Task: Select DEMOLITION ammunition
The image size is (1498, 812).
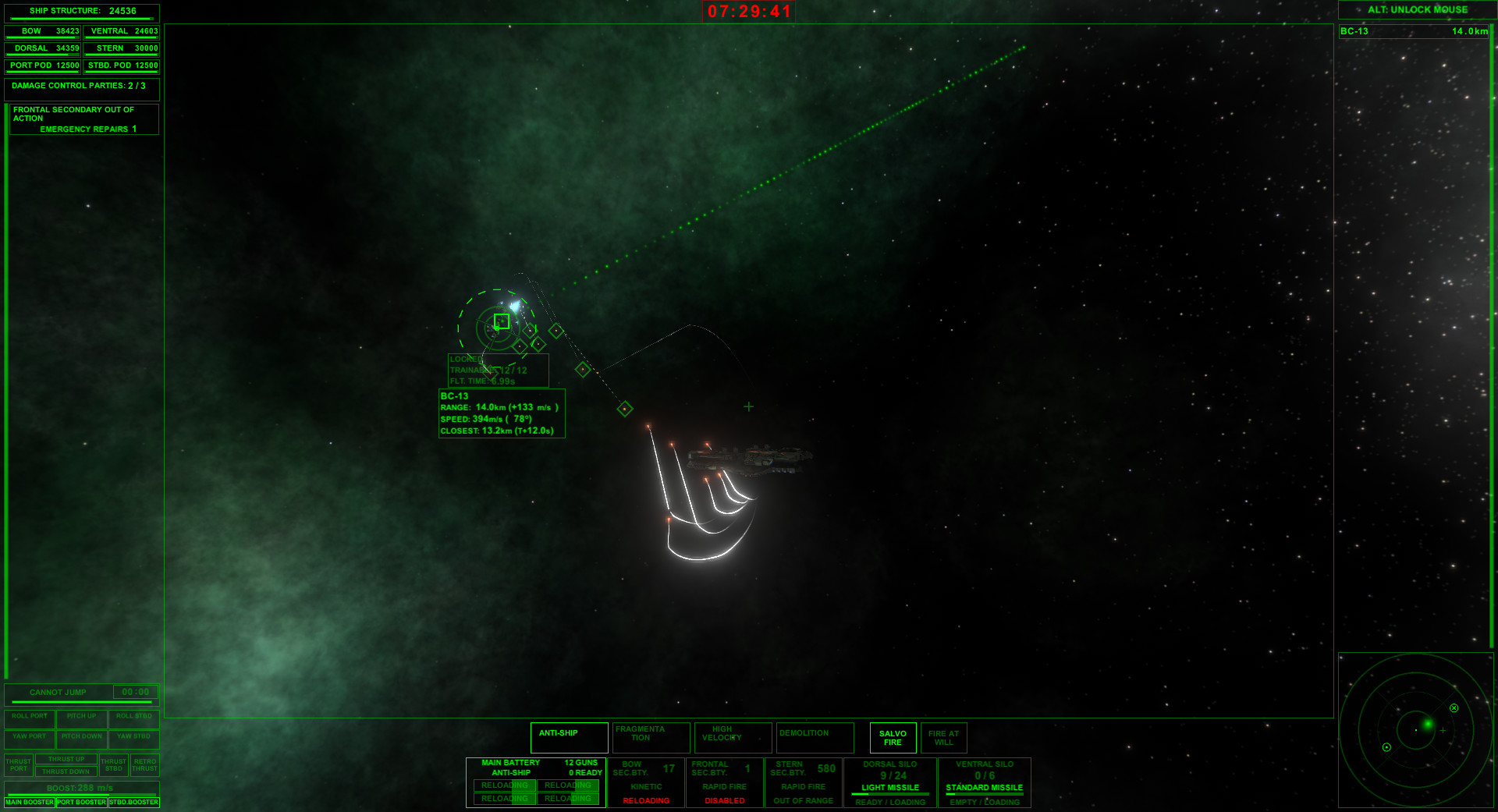Action: point(815,737)
